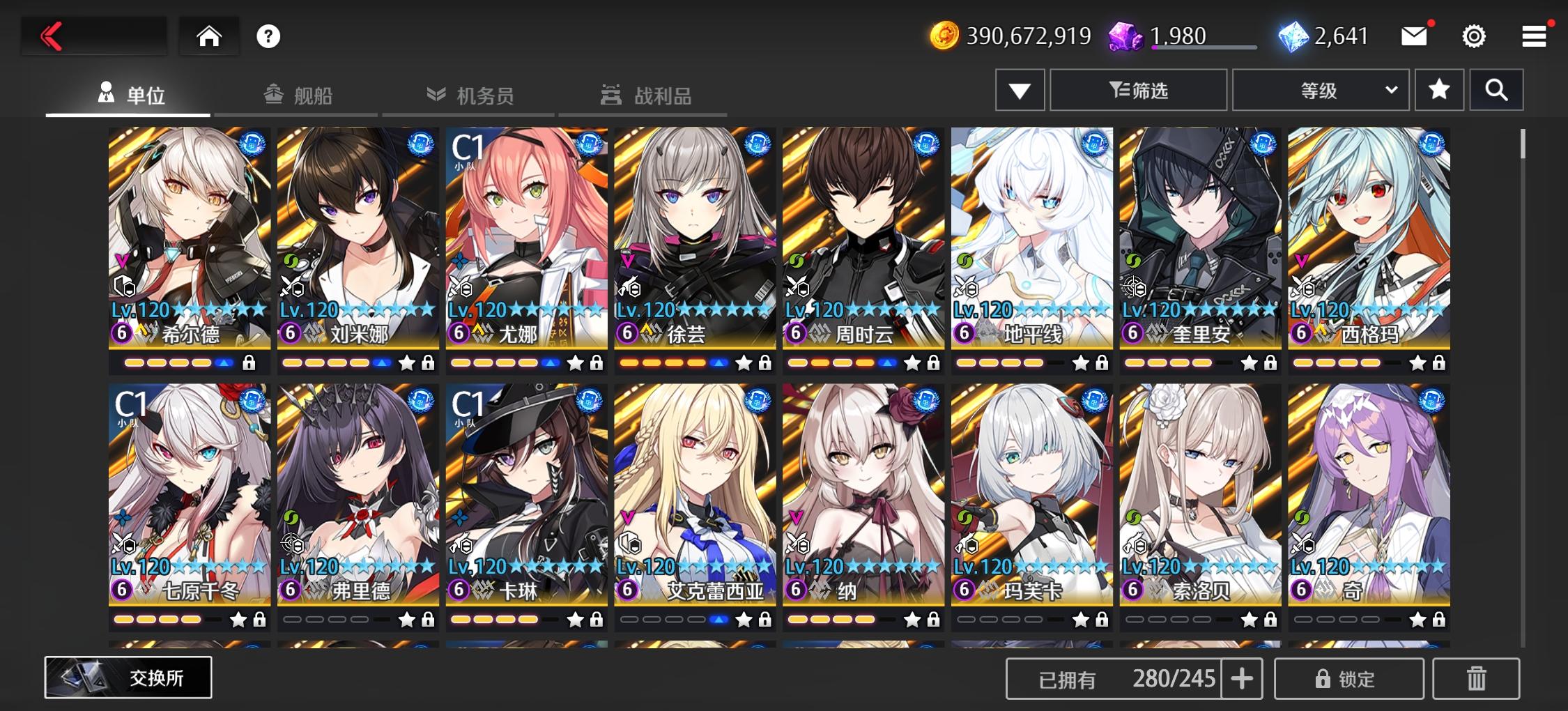
Task: Toggle the star favorites filter icon
Action: pos(1439,90)
